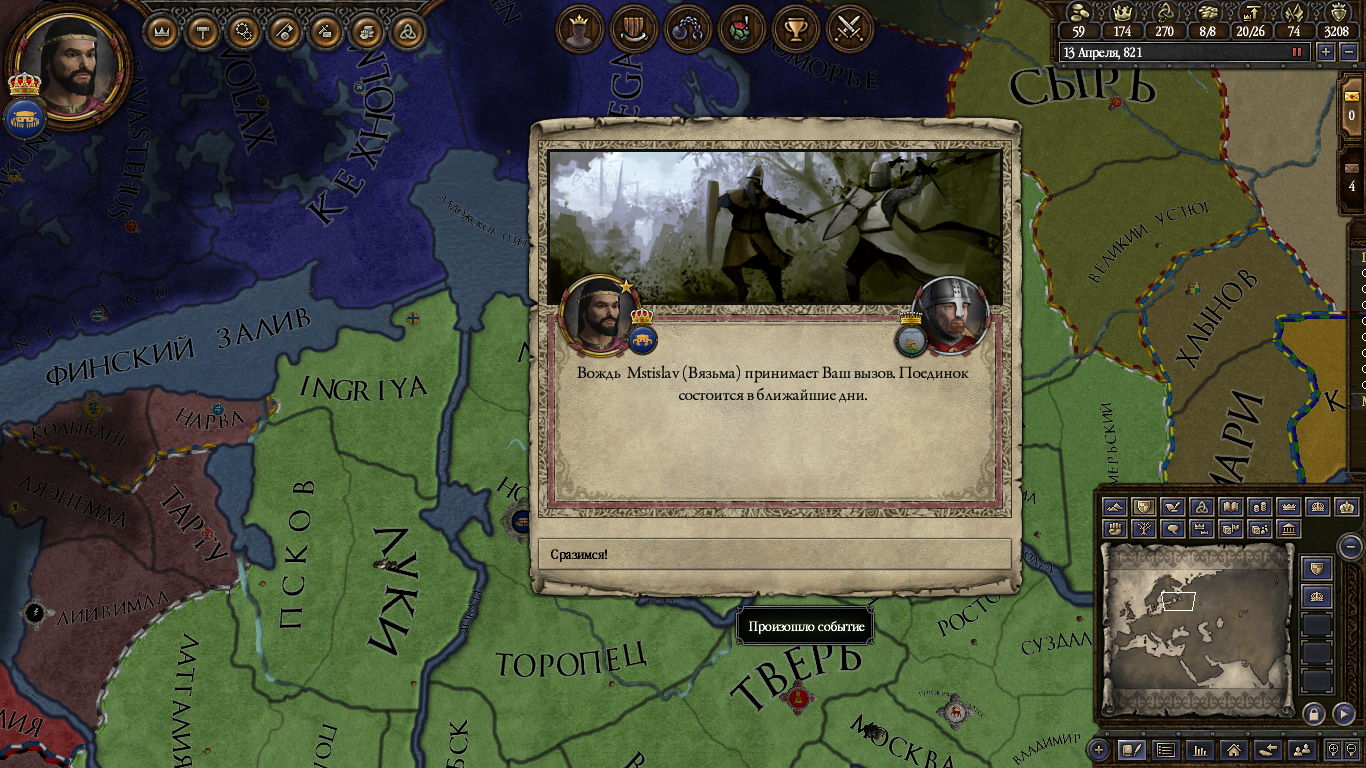Select the terrain map mode with the mountain icon
The image size is (1366, 768).
point(1116,507)
